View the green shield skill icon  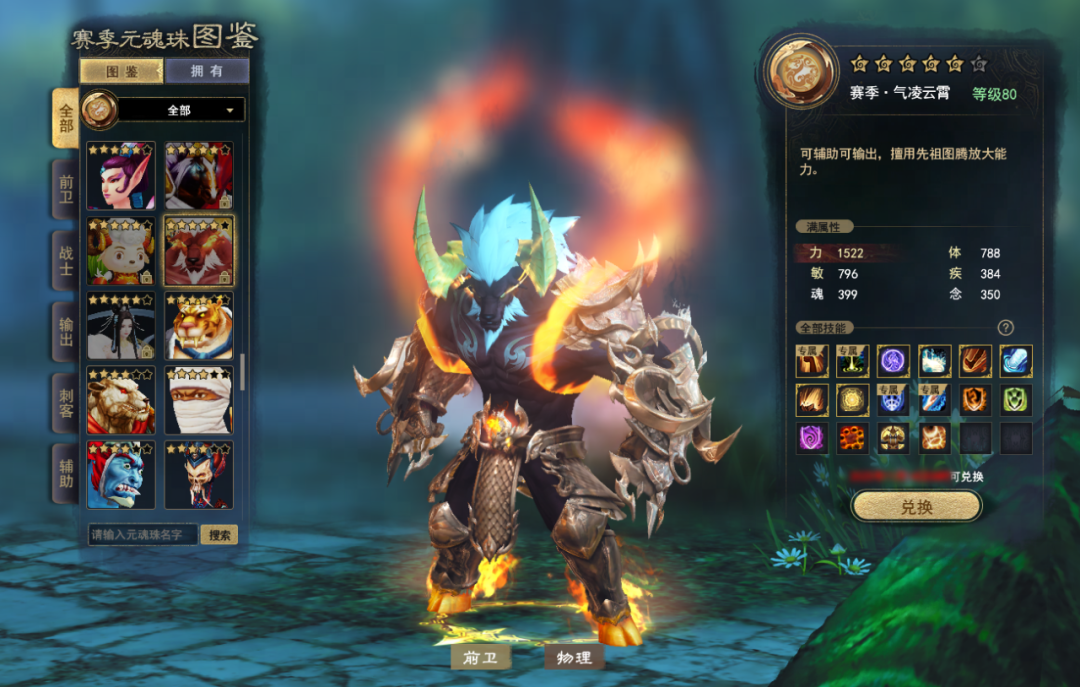1016,400
